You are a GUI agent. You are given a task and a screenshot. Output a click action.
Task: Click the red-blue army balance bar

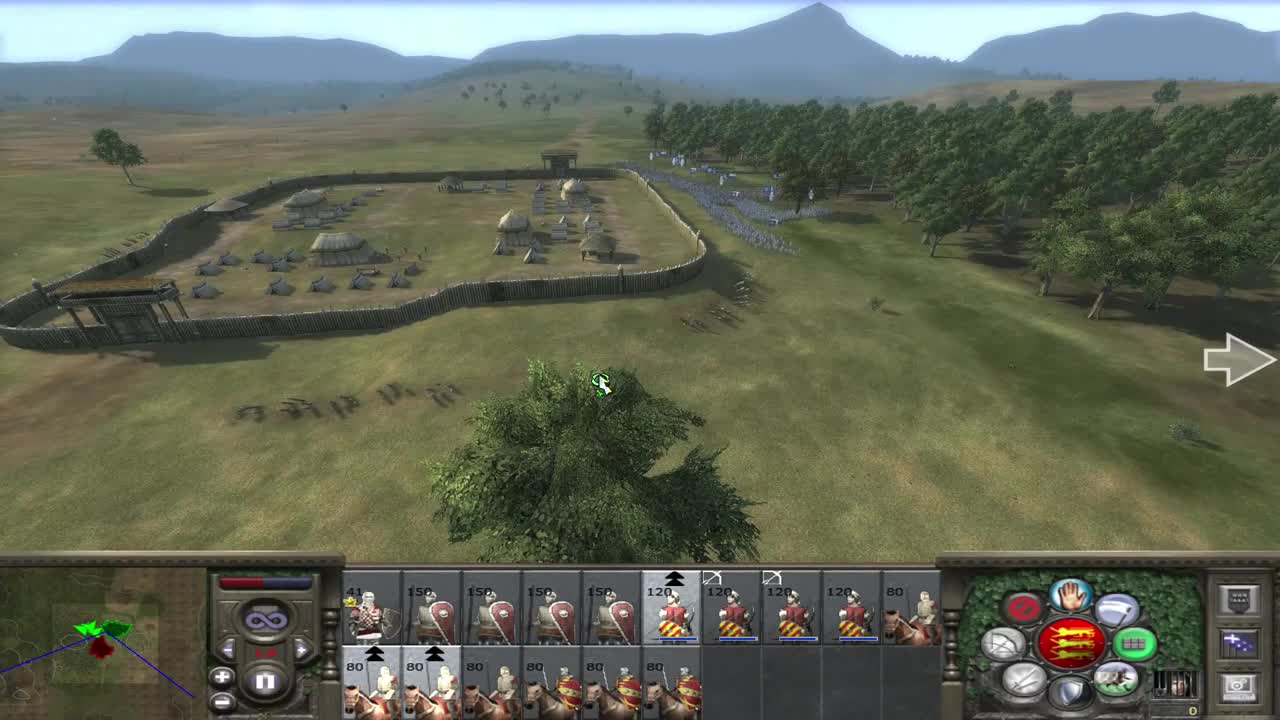pyautogui.click(x=265, y=581)
